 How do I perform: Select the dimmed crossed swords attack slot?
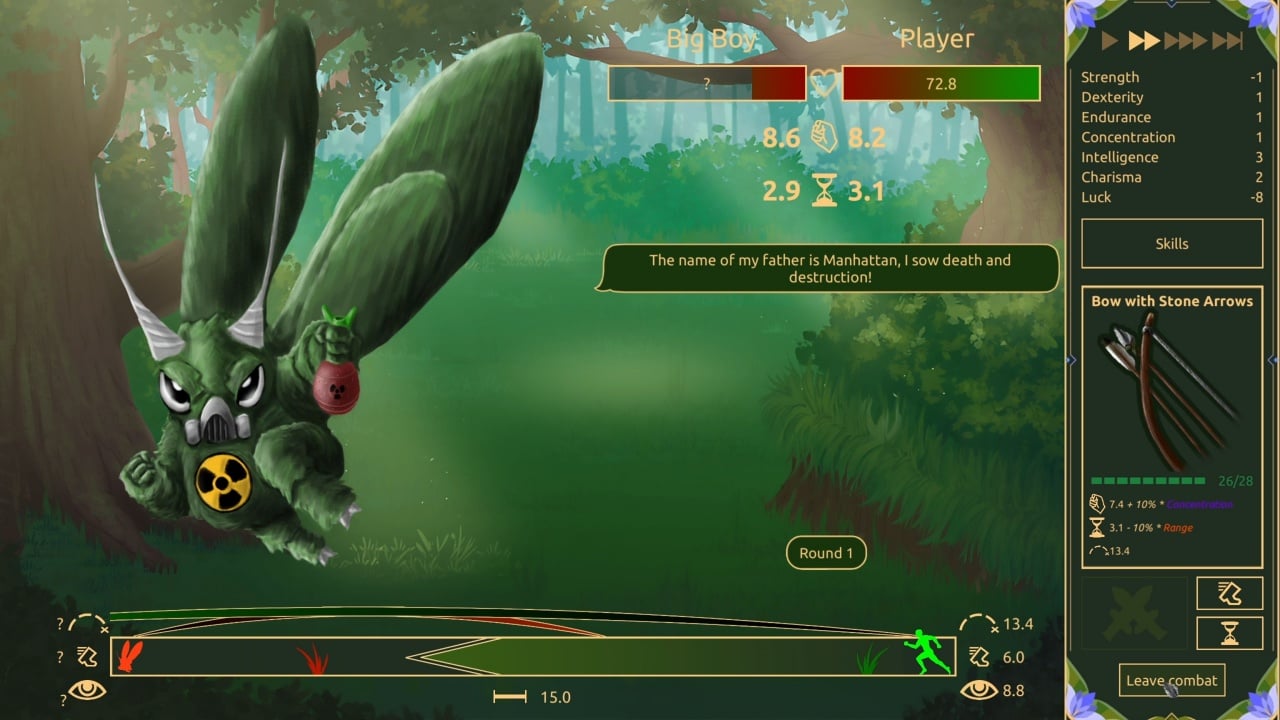1135,612
